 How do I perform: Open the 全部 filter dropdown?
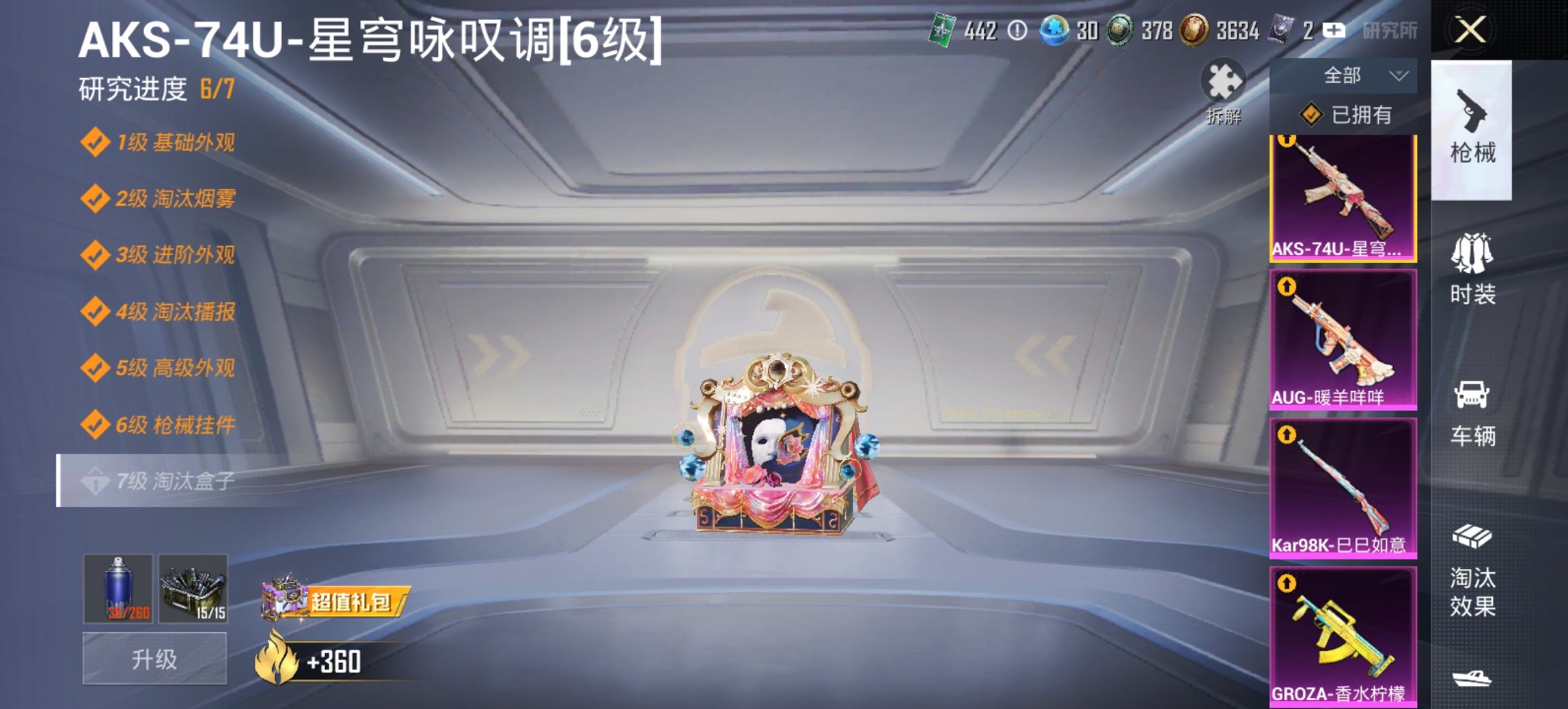pyautogui.click(x=1356, y=76)
